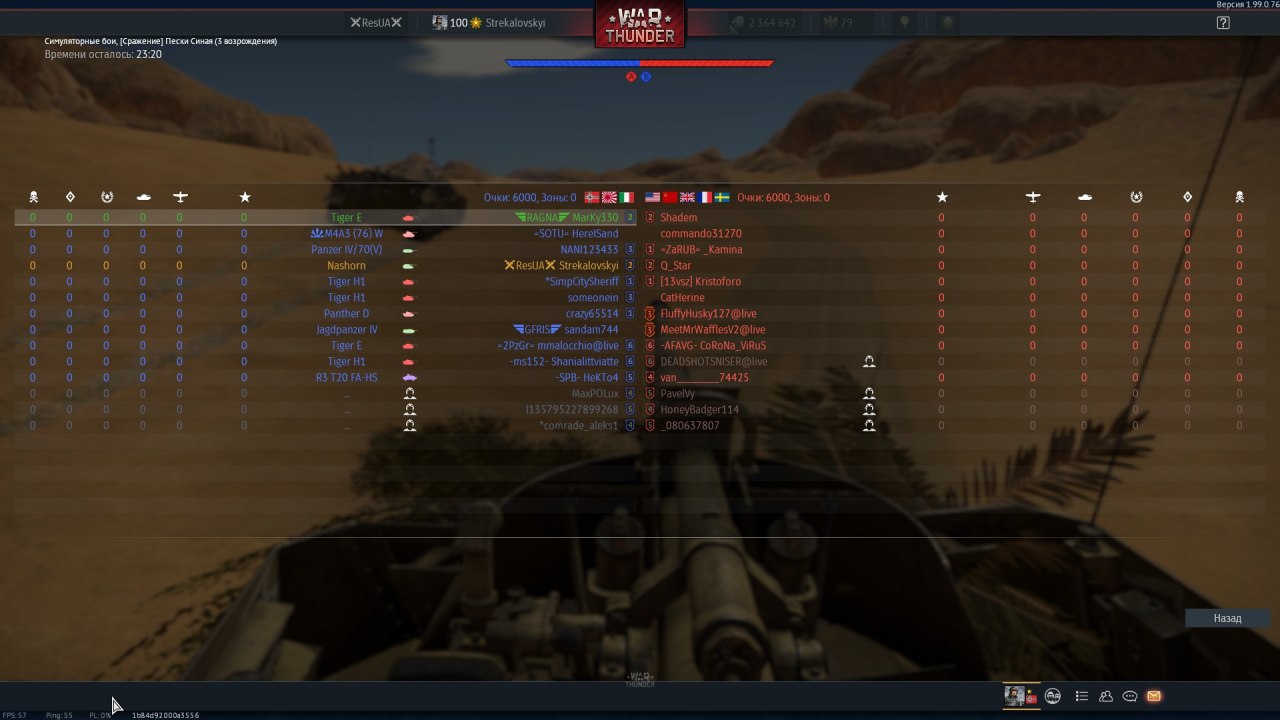The width and height of the screenshot is (1280, 720).
Task: Show the friends contacts icon
Action: pos(1106,696)
